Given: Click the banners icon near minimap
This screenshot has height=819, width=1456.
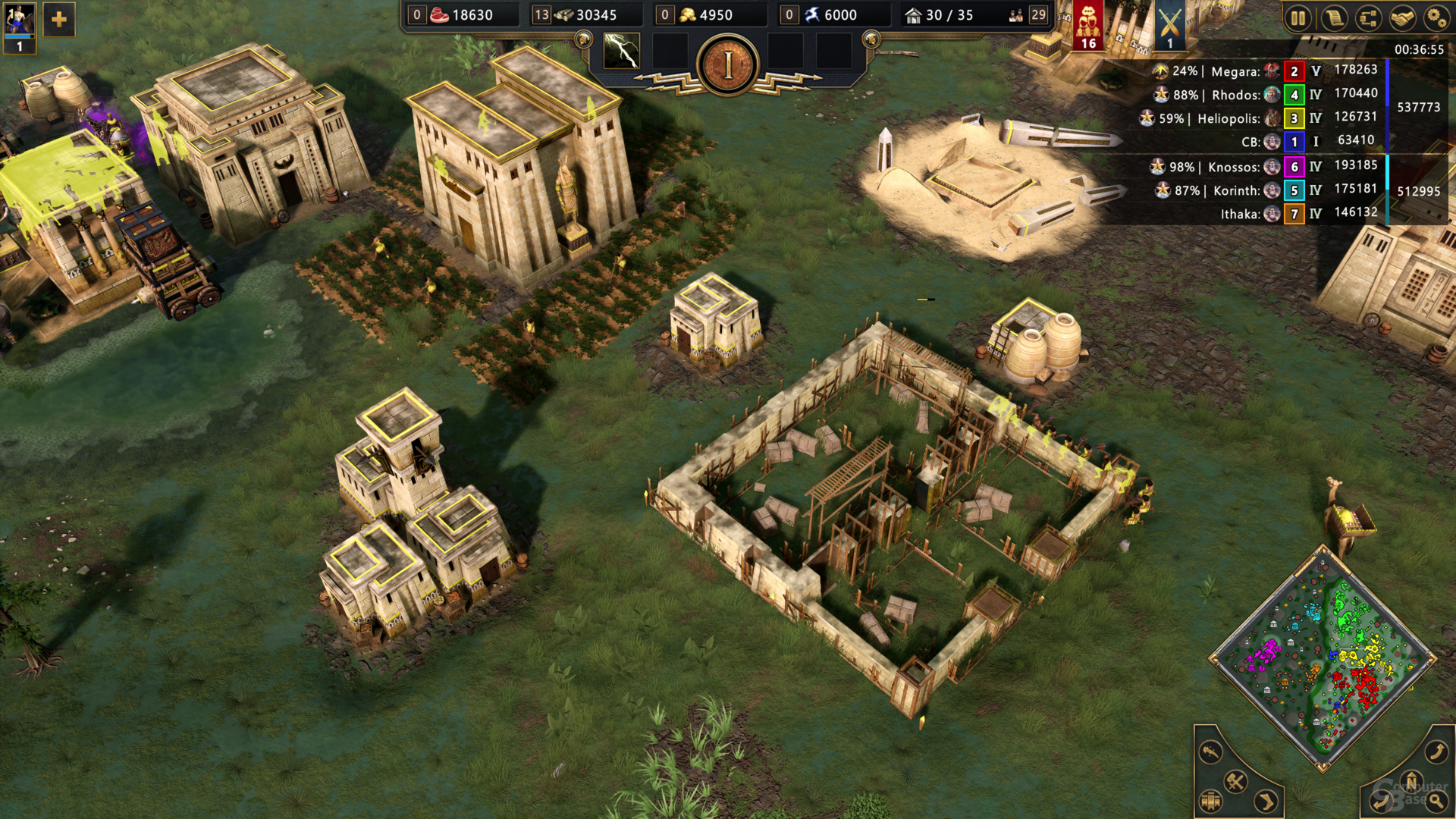Looking at the screenshot, I should [x=1211, y=800].
